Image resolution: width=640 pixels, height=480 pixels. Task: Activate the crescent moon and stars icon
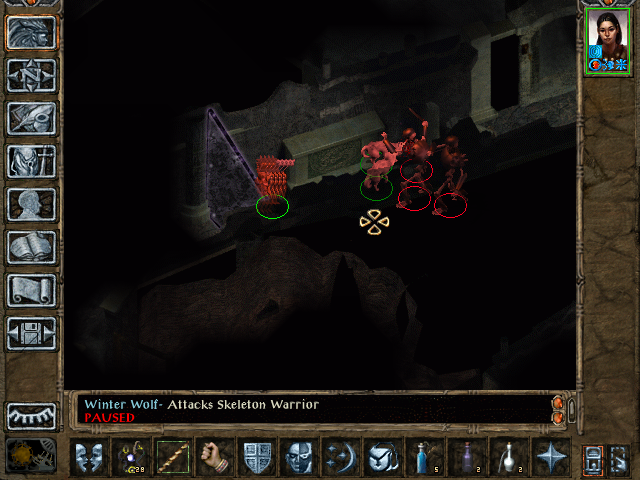[340, 458]
